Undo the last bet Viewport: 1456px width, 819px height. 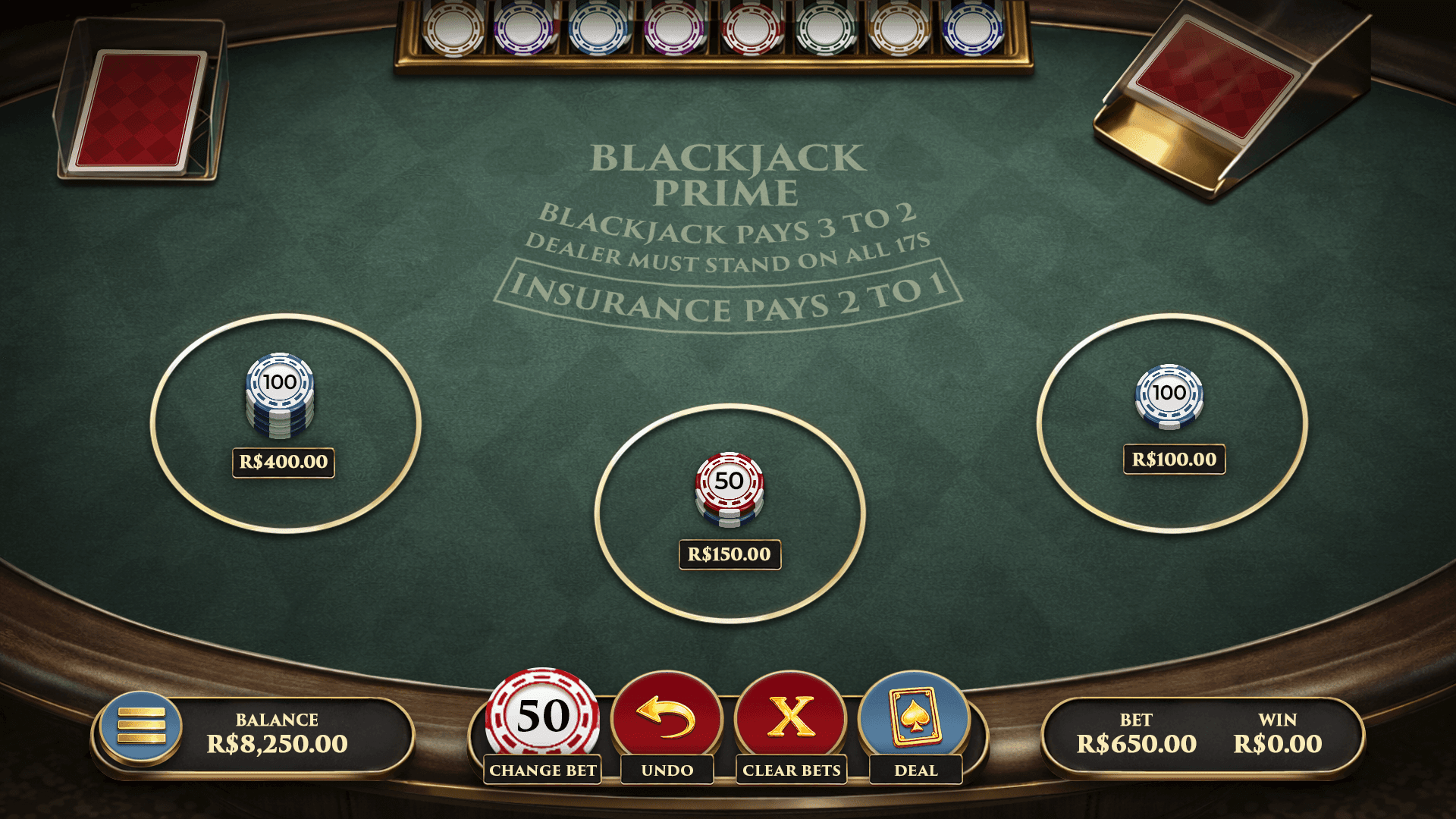(x=667, y=717)
